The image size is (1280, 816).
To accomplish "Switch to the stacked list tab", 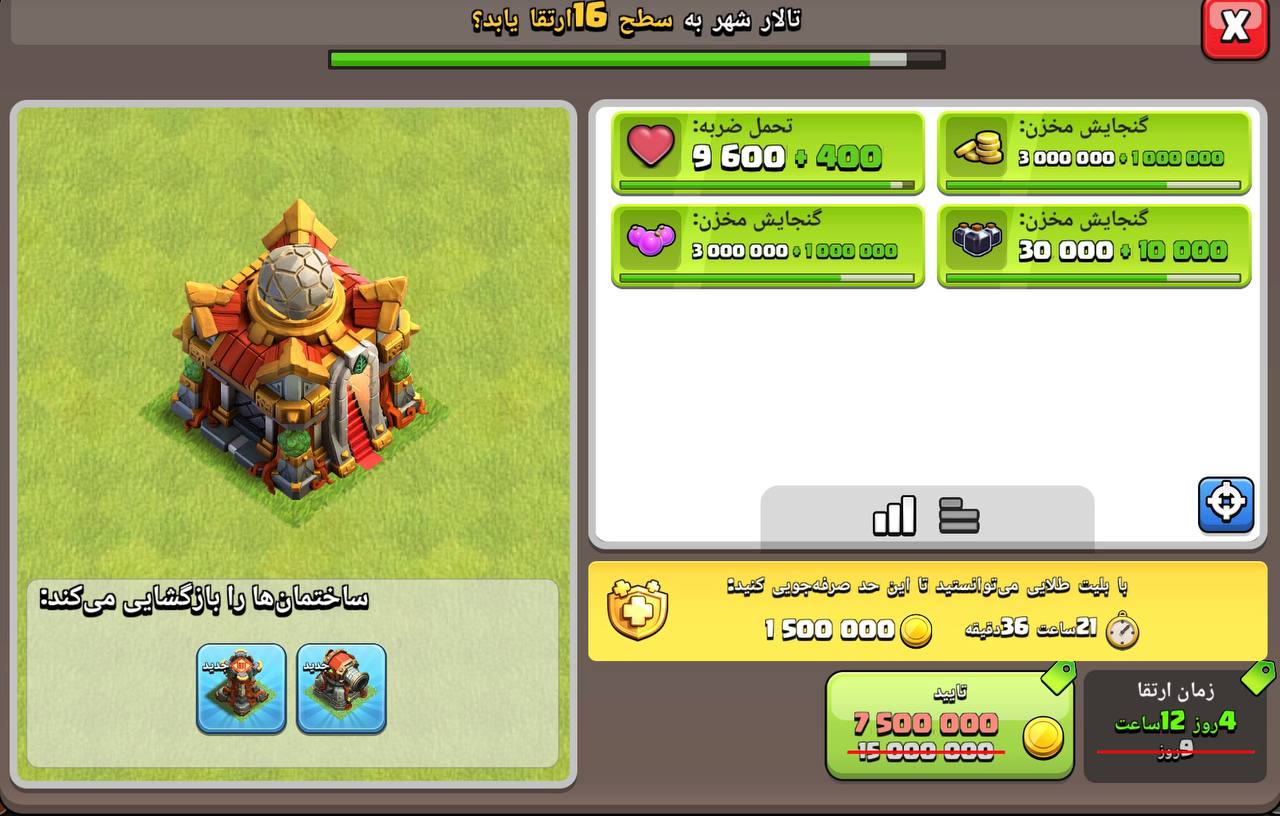I will point(959,516).
